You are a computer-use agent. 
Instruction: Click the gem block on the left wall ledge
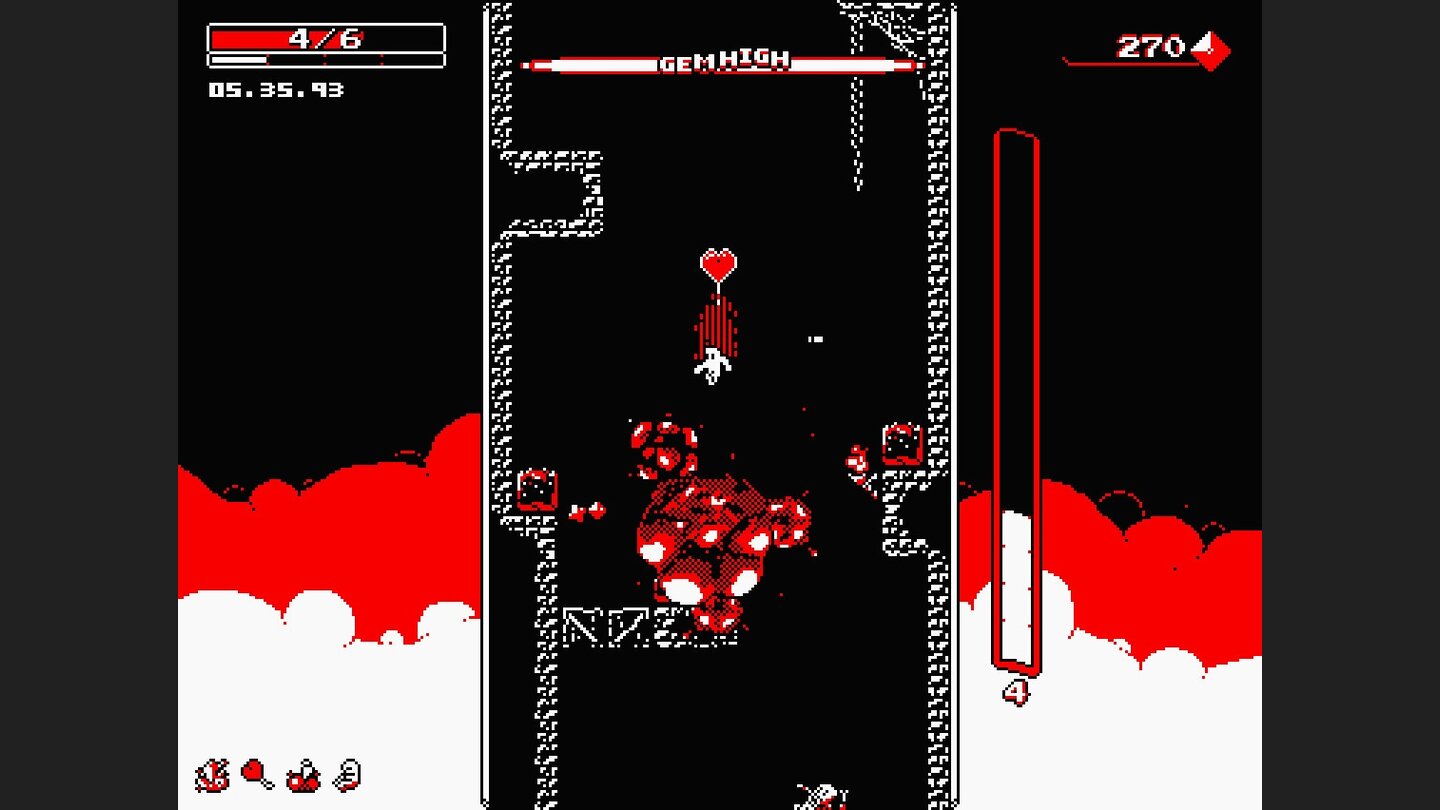(x=536, y=490)
